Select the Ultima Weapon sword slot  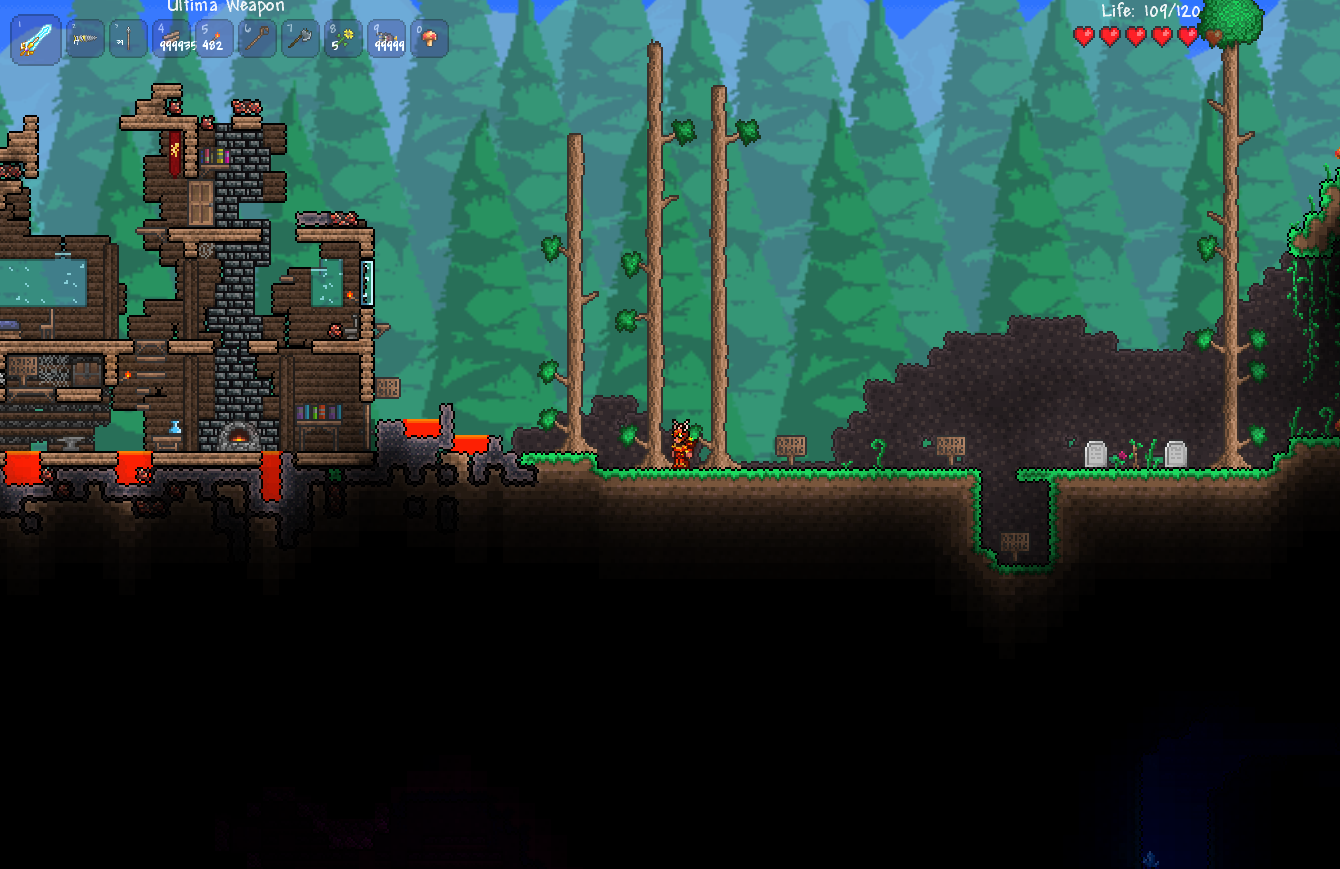pos(36,40)
